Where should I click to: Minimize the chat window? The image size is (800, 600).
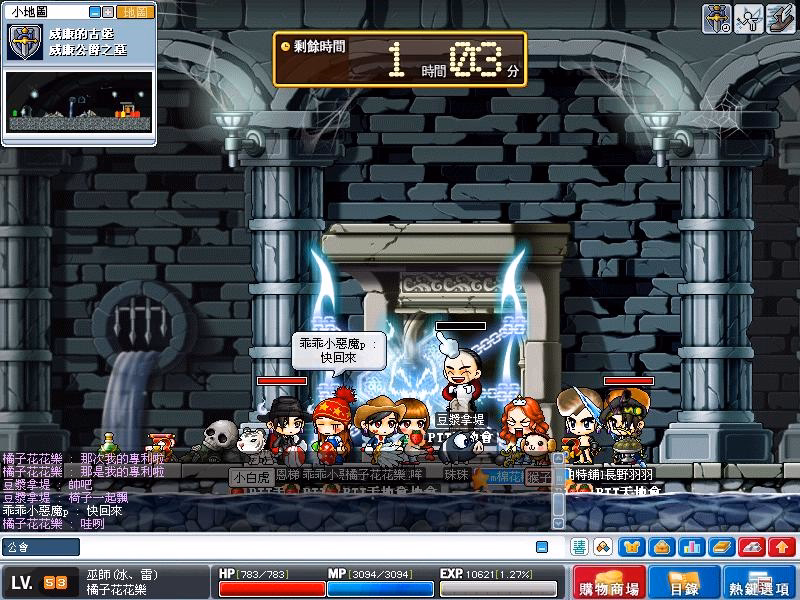coord(541,547)
